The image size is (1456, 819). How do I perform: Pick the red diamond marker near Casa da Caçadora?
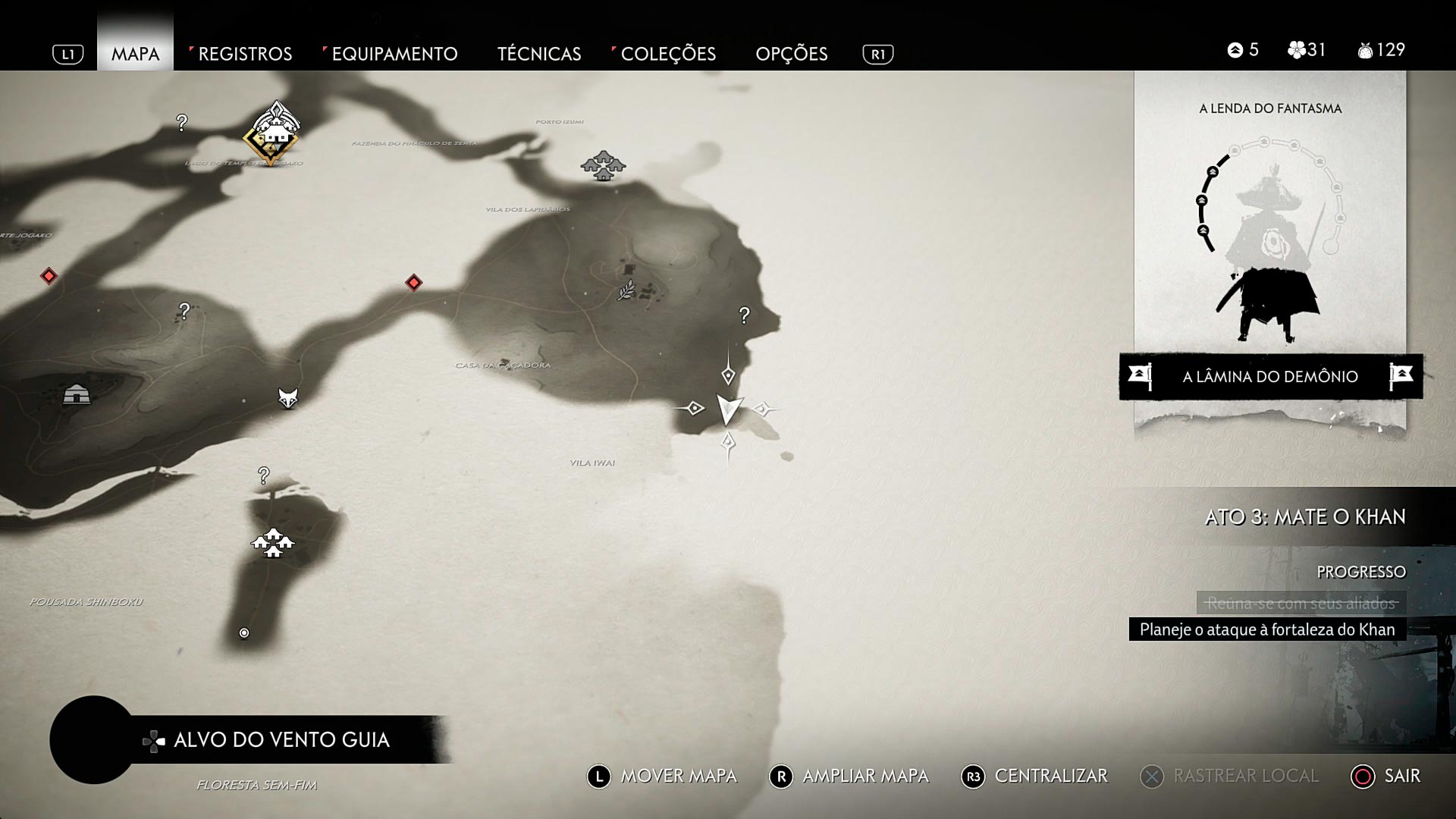pyautogui.click(x=413, y=283)
